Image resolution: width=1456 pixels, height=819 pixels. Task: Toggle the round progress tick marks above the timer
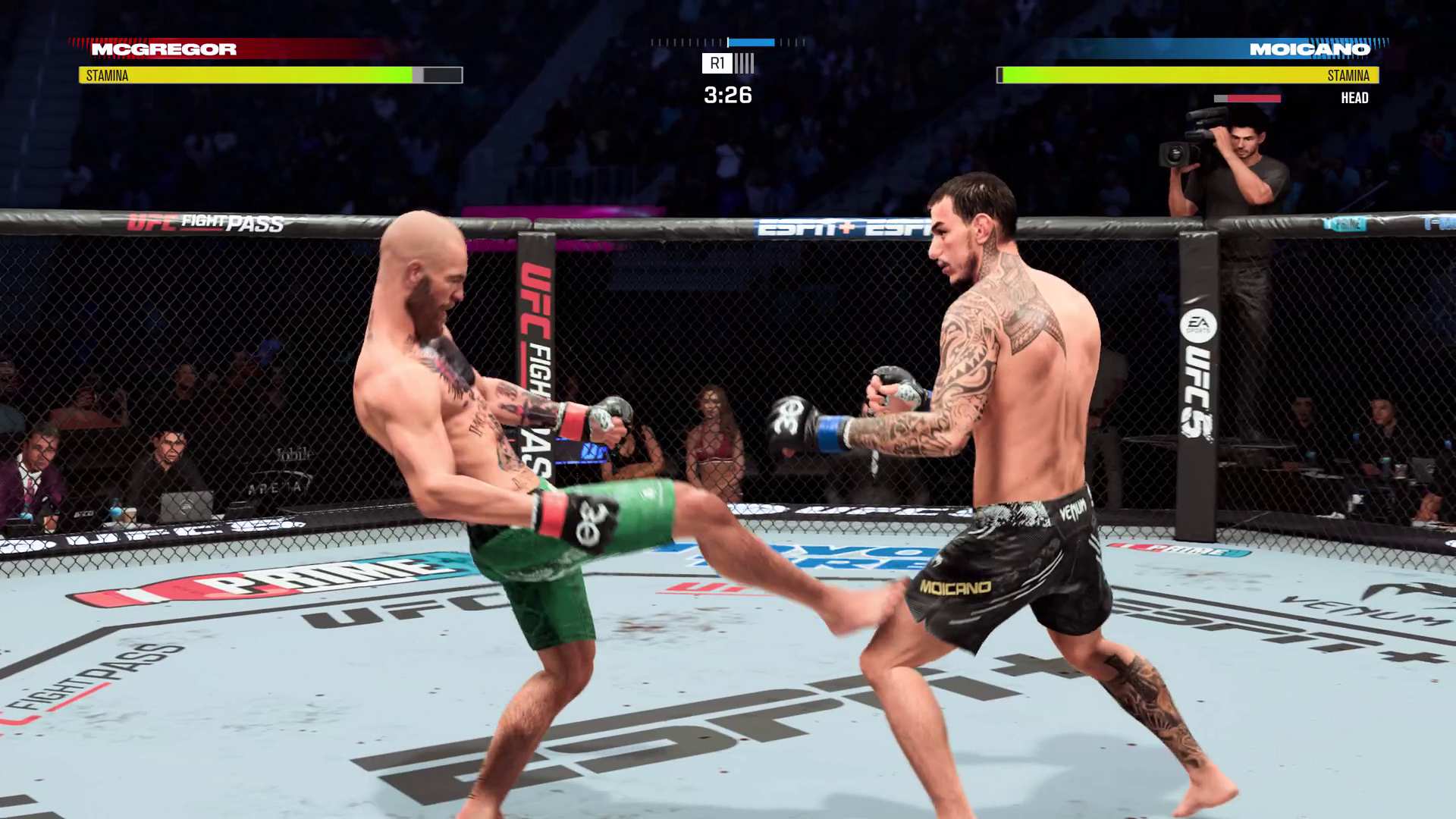pyautogui.click(x=682, y=42)
